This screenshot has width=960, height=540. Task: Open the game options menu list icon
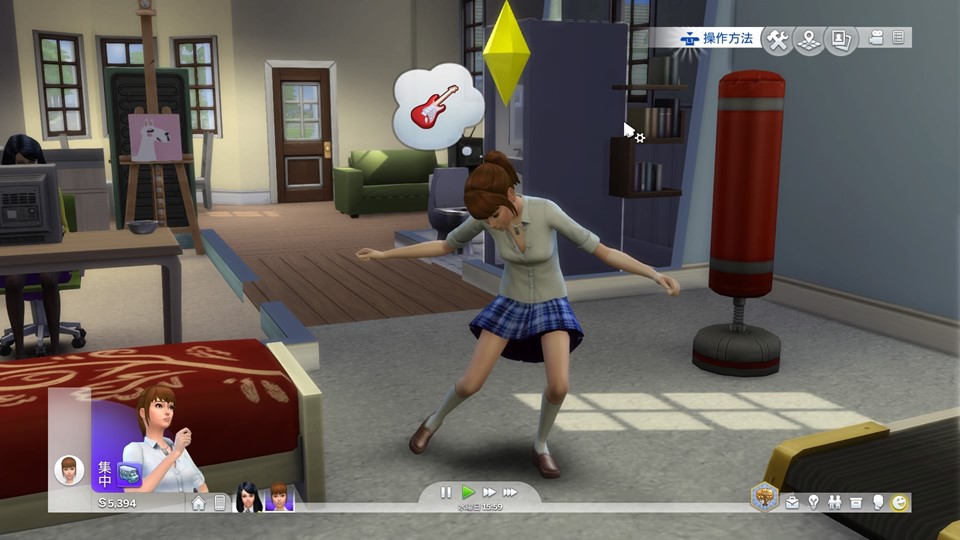[898, 38]
